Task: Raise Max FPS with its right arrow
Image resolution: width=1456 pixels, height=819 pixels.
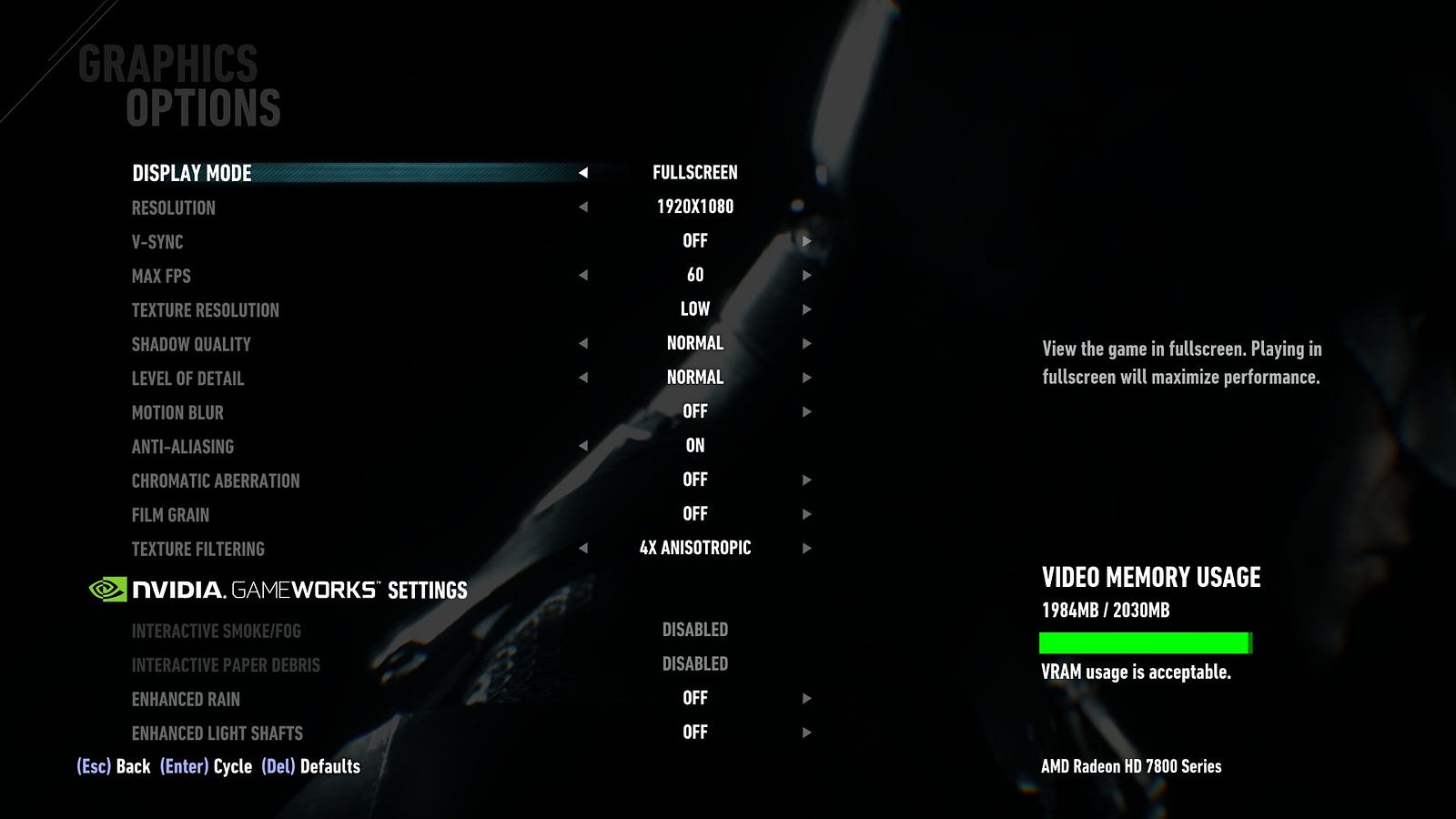Action: [x=806, y=275]
